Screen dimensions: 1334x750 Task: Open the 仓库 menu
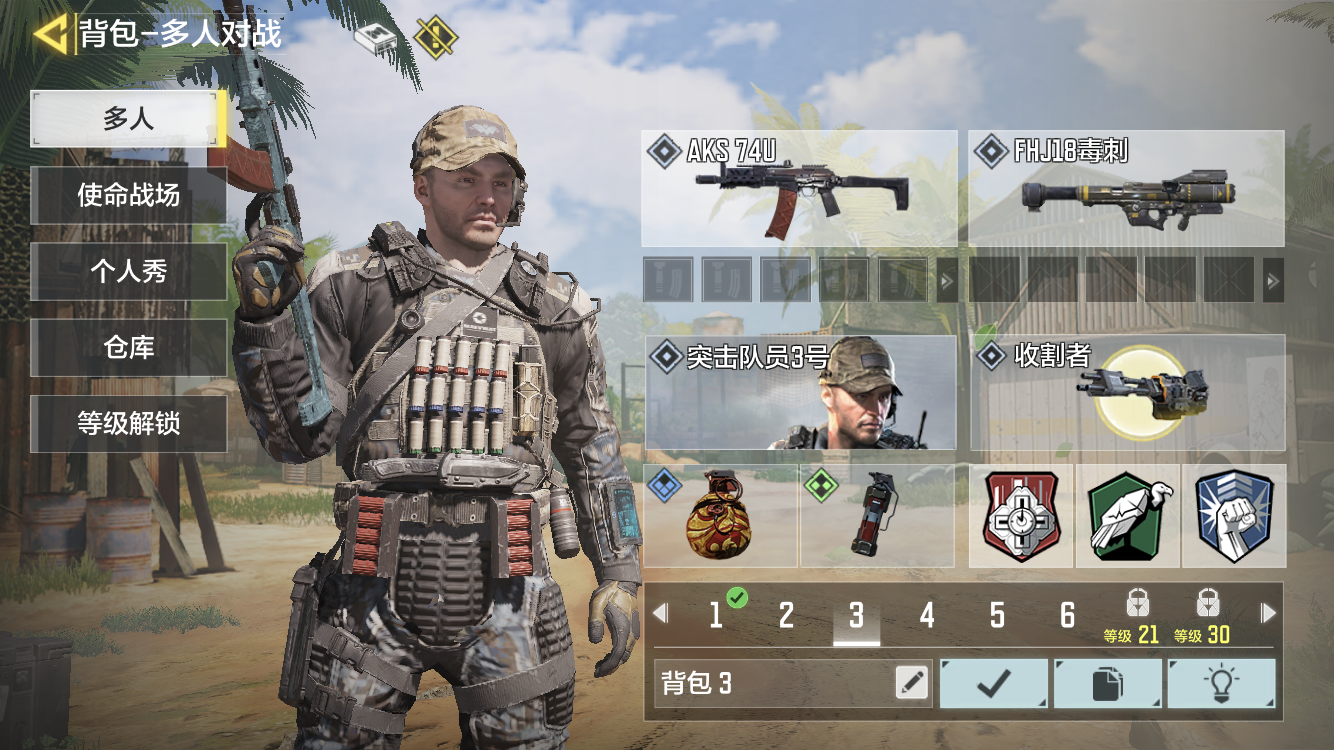pyautogui.click(x=128, y=347)
